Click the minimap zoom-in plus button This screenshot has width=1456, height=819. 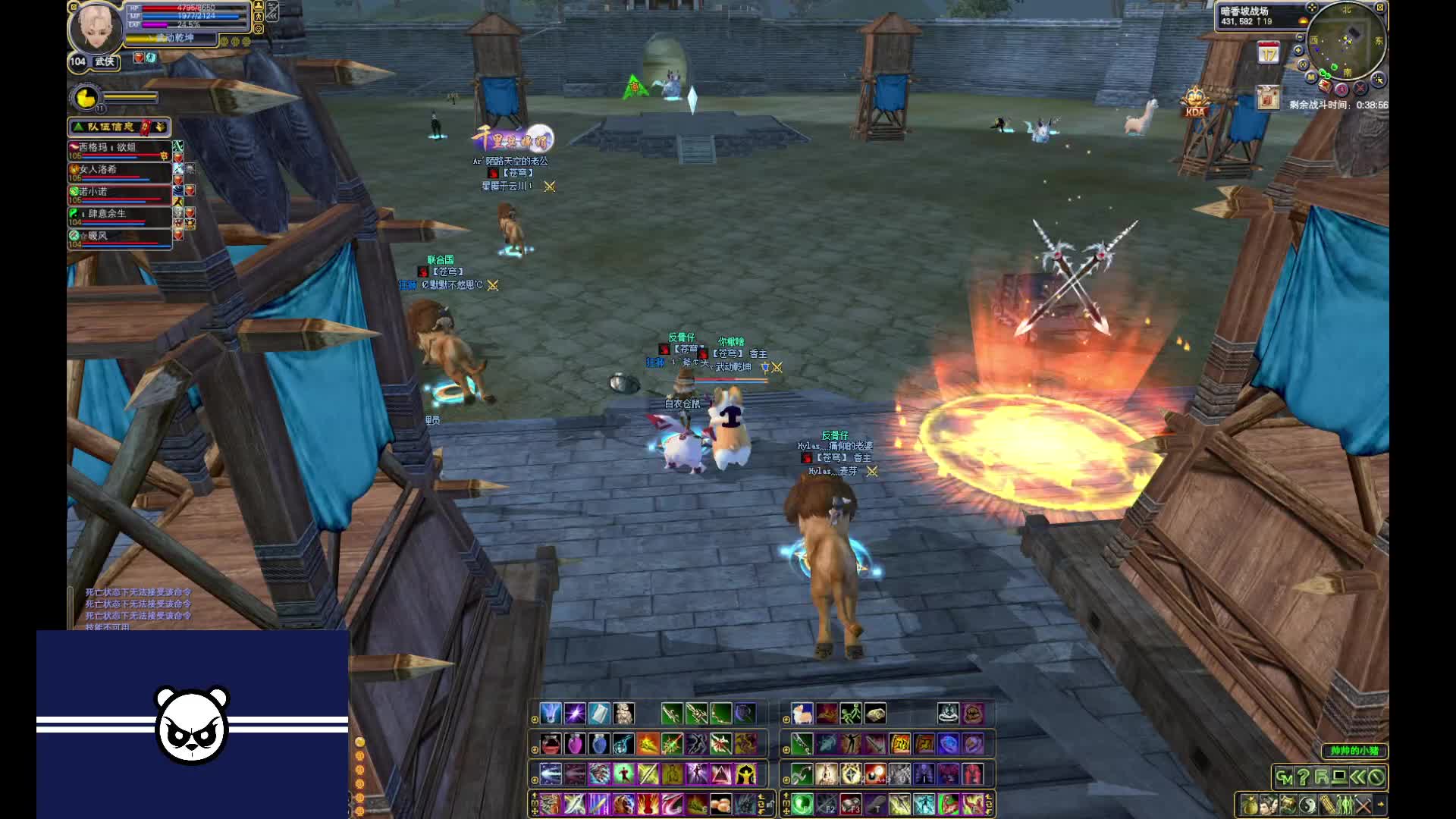[1299, 50]
